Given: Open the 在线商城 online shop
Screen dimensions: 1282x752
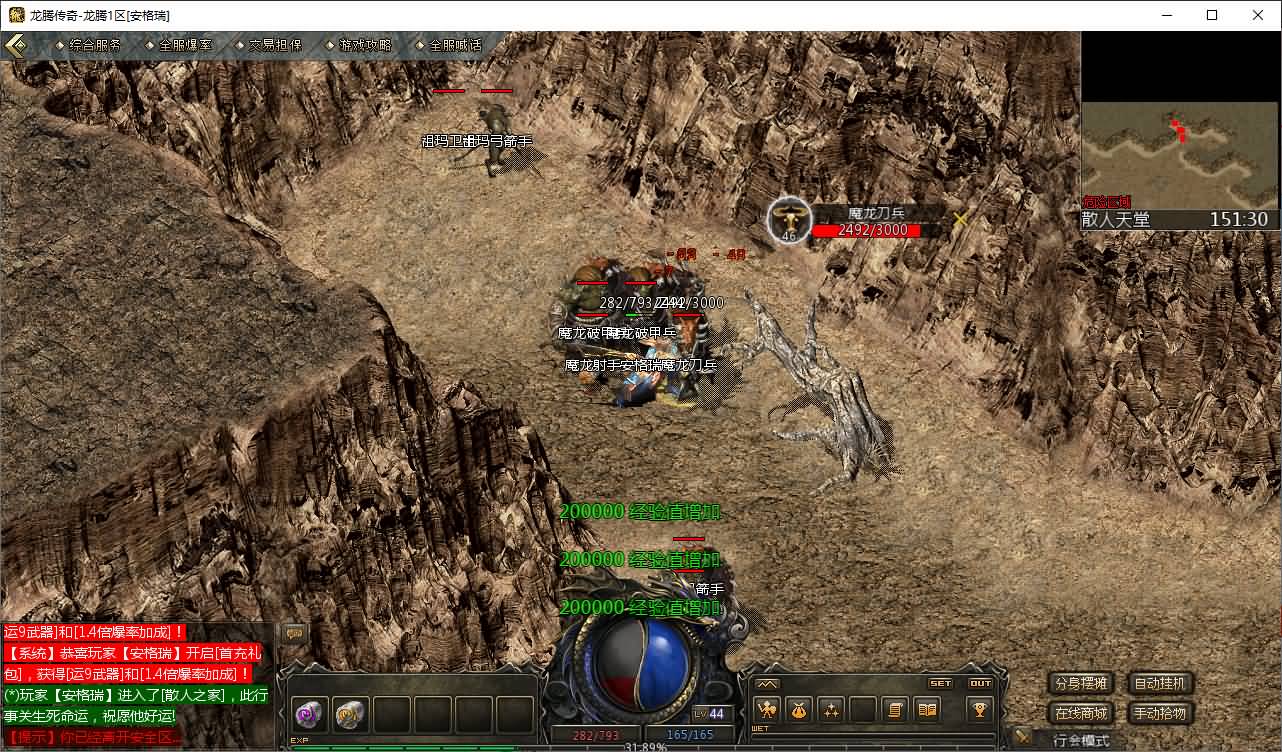Looking at the screenshot, I should click(1081, 713).
